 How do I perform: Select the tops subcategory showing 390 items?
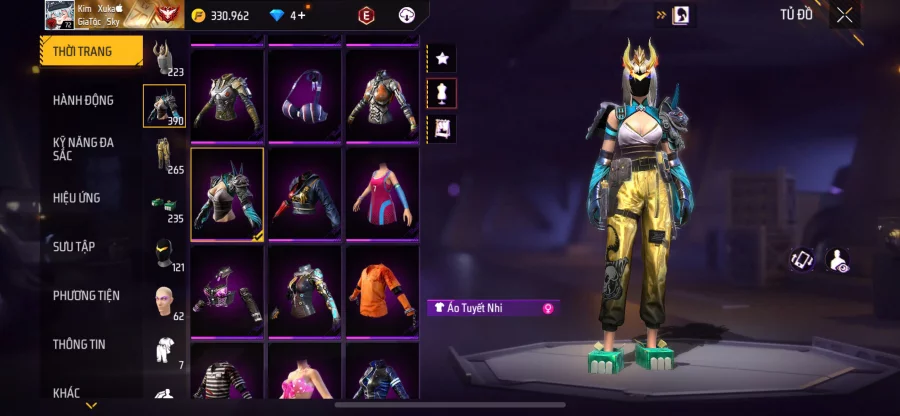(164, 105)
